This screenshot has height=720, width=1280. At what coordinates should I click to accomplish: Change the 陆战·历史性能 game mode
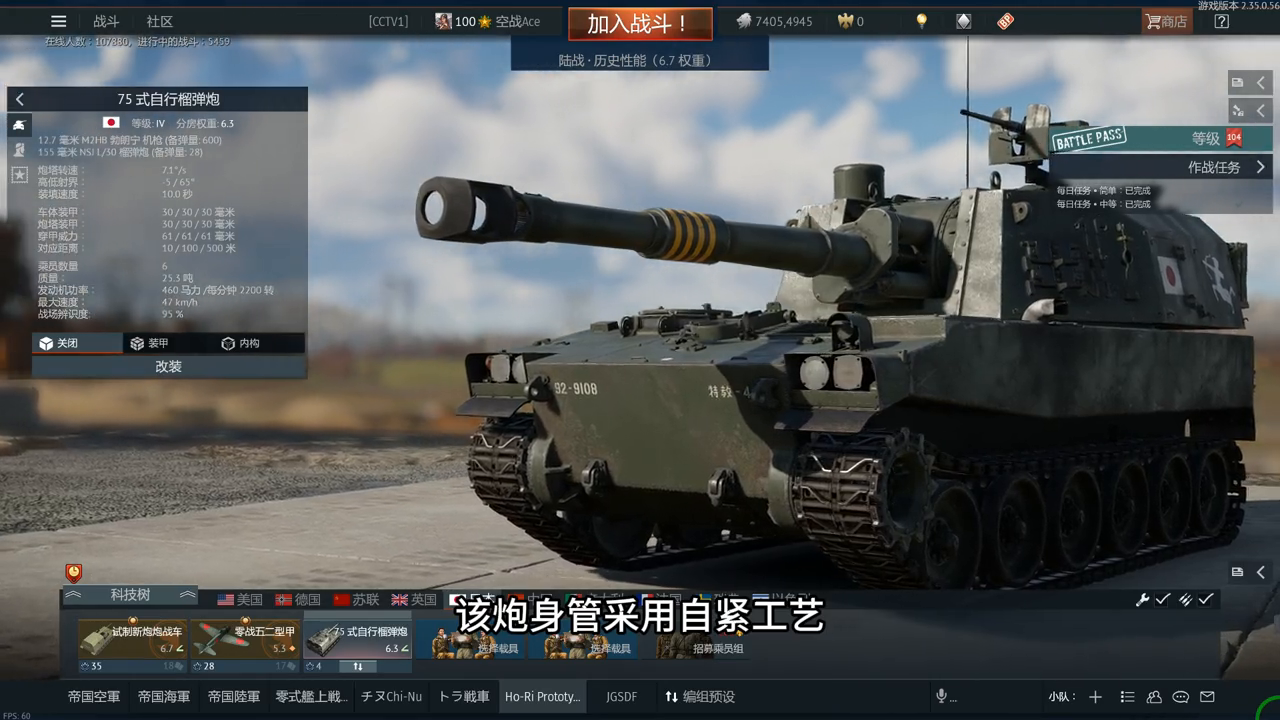[639, 60]
